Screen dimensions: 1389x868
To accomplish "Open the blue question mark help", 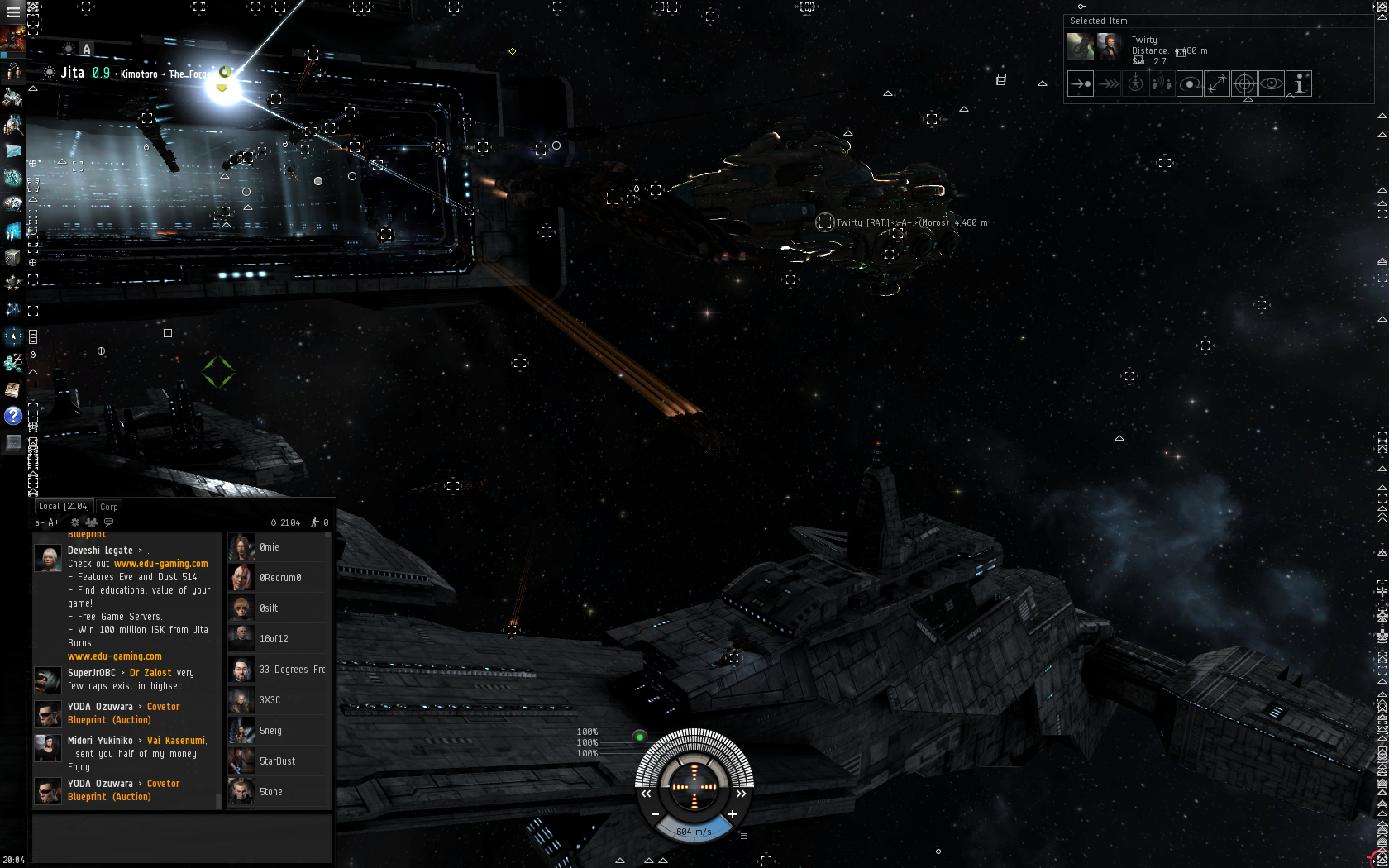I will tap(13, 416).
